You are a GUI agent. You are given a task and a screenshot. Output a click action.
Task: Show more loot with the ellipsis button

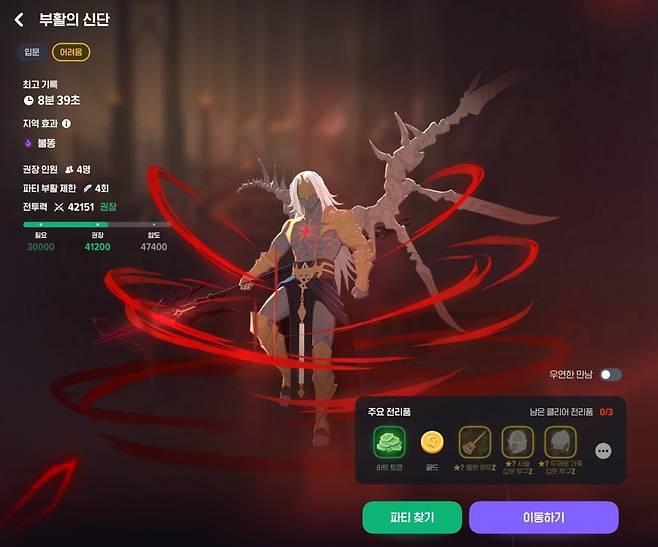tap(603, 451)
